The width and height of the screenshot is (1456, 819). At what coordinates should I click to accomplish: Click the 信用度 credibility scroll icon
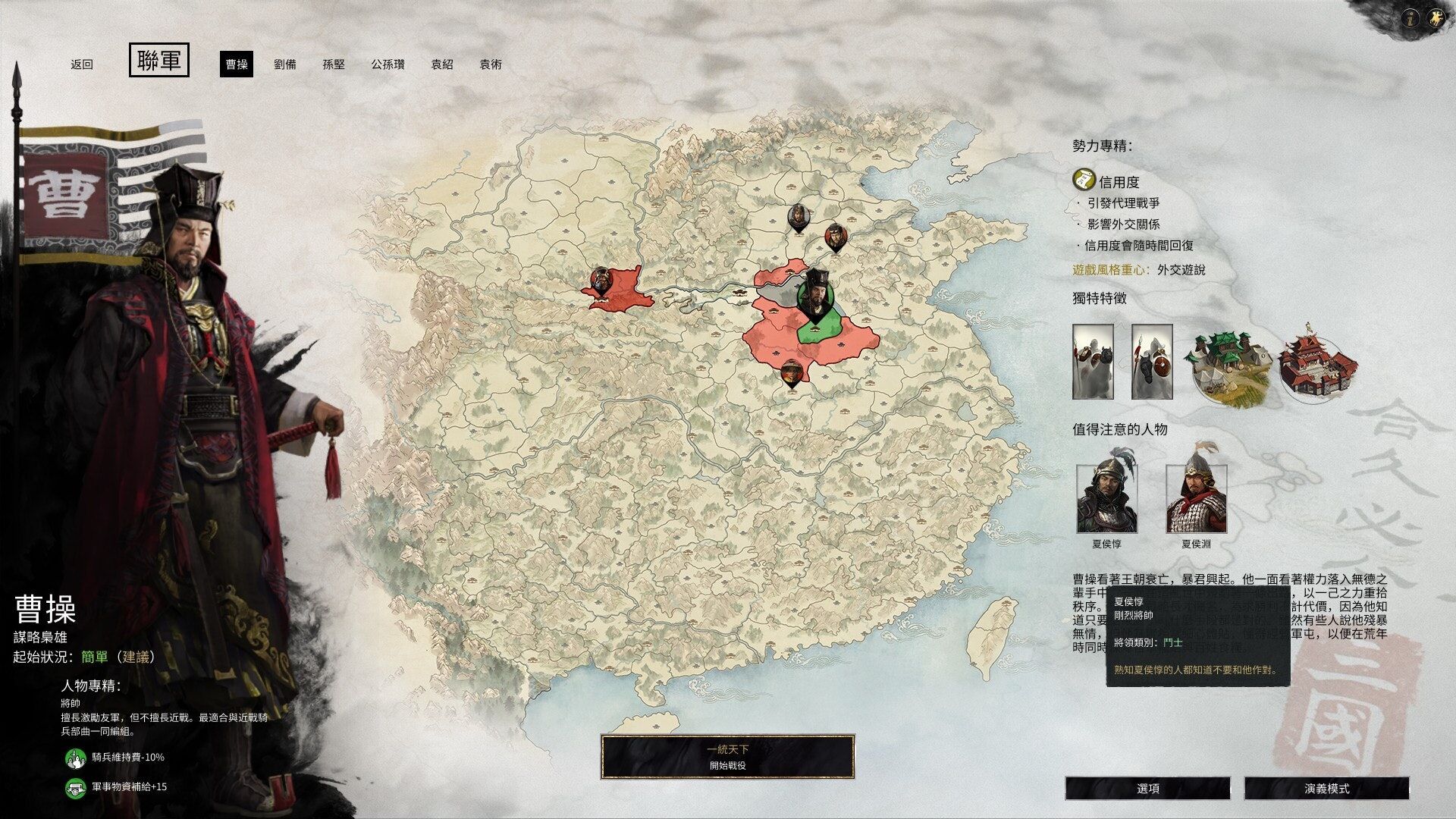(x=1084, y=180)
